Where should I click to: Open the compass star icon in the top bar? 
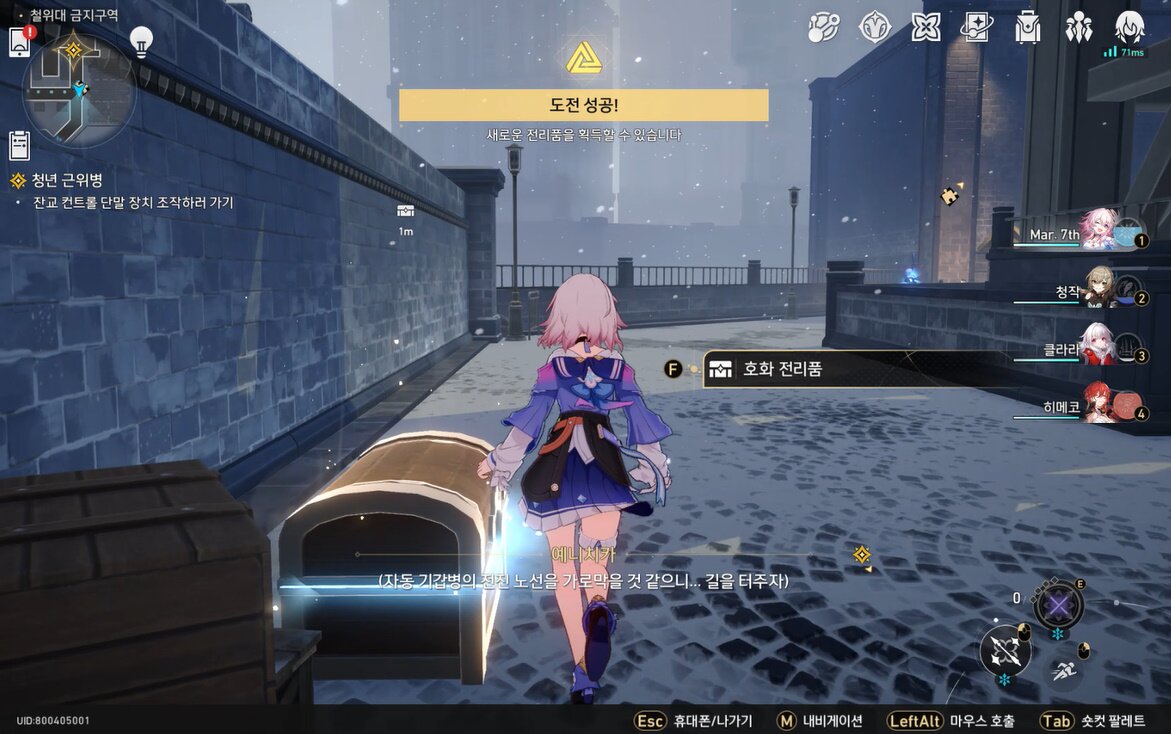pyautogui.click(x=875, y=27)
